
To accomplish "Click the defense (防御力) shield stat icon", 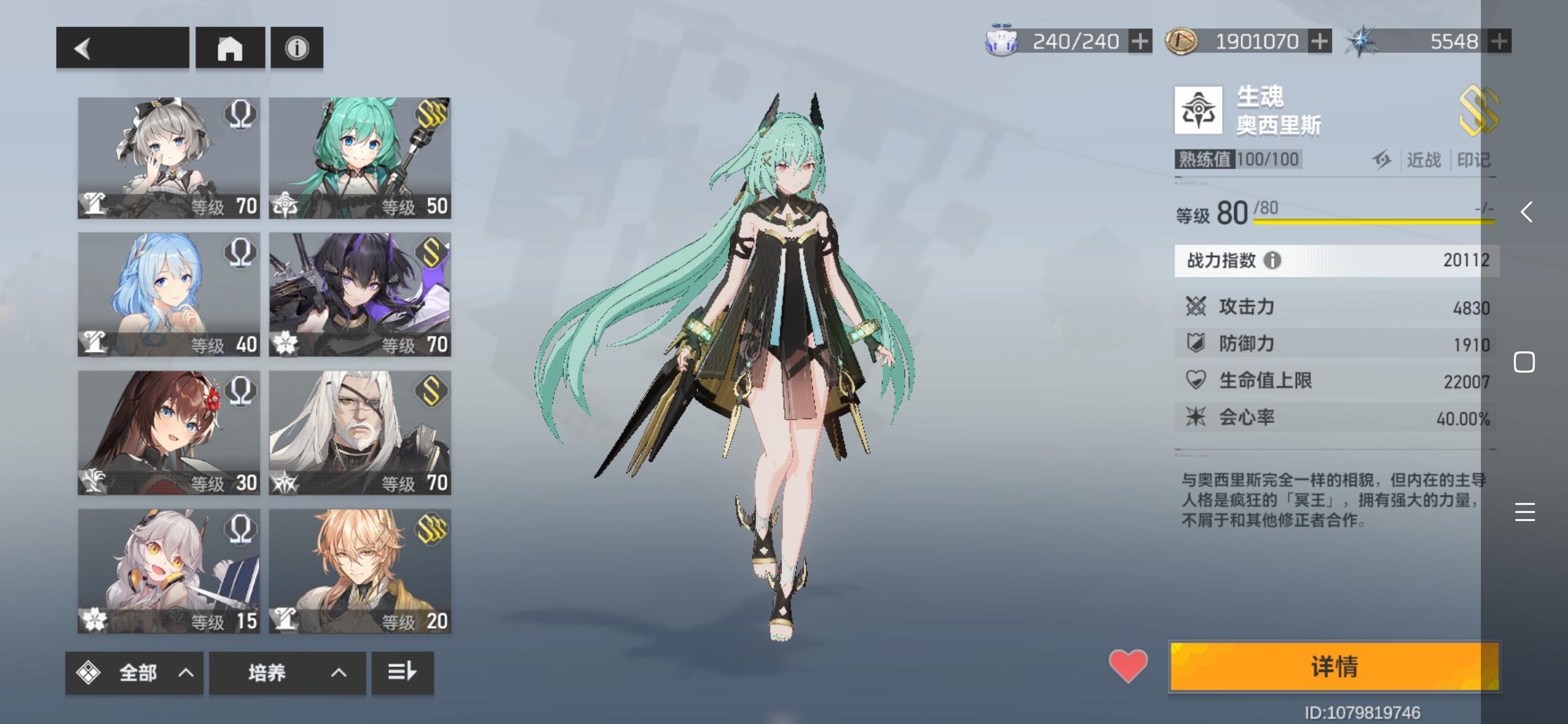I will (x=1197, y=344).
